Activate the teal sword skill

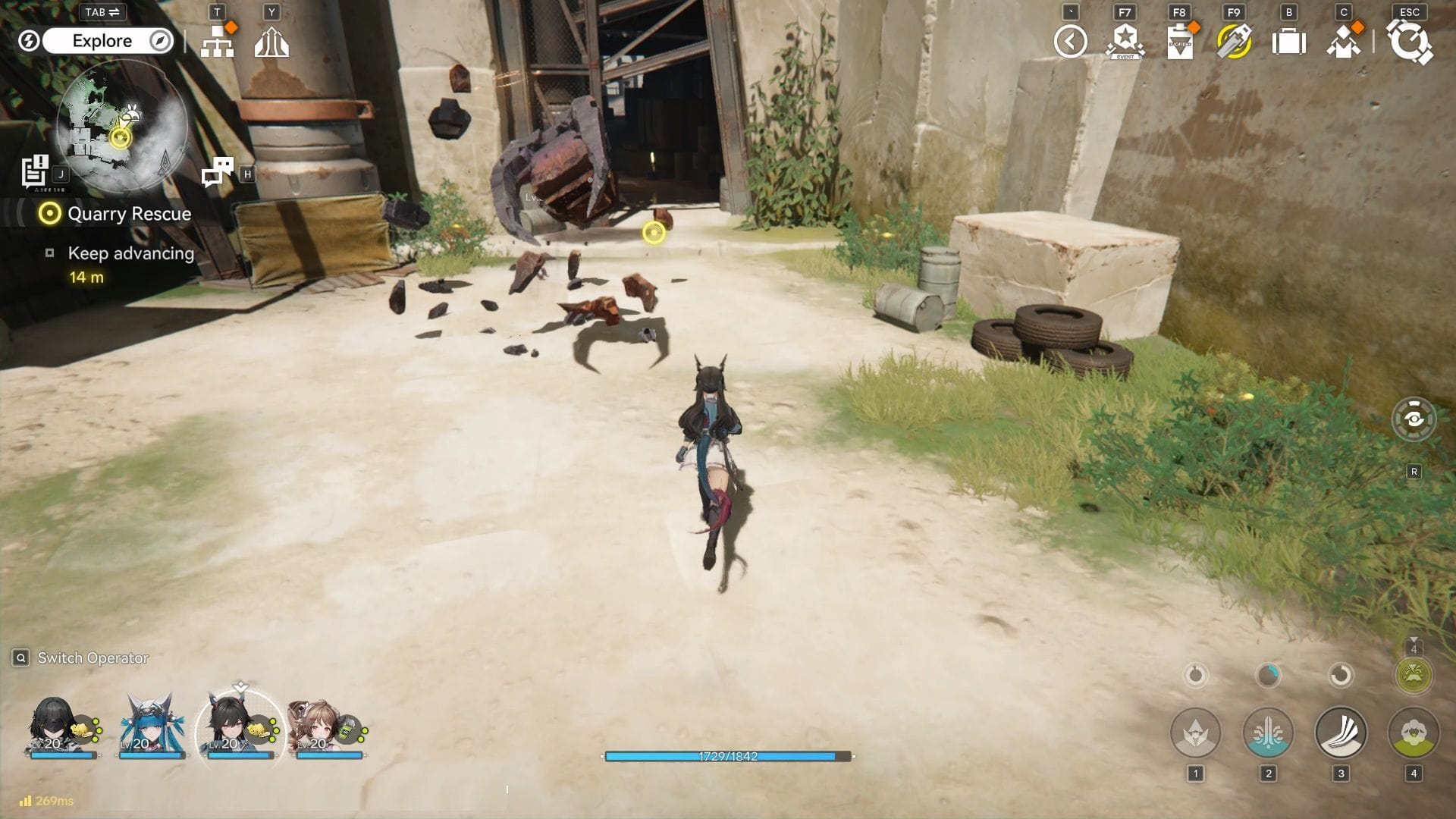[x=1268, y=733]
